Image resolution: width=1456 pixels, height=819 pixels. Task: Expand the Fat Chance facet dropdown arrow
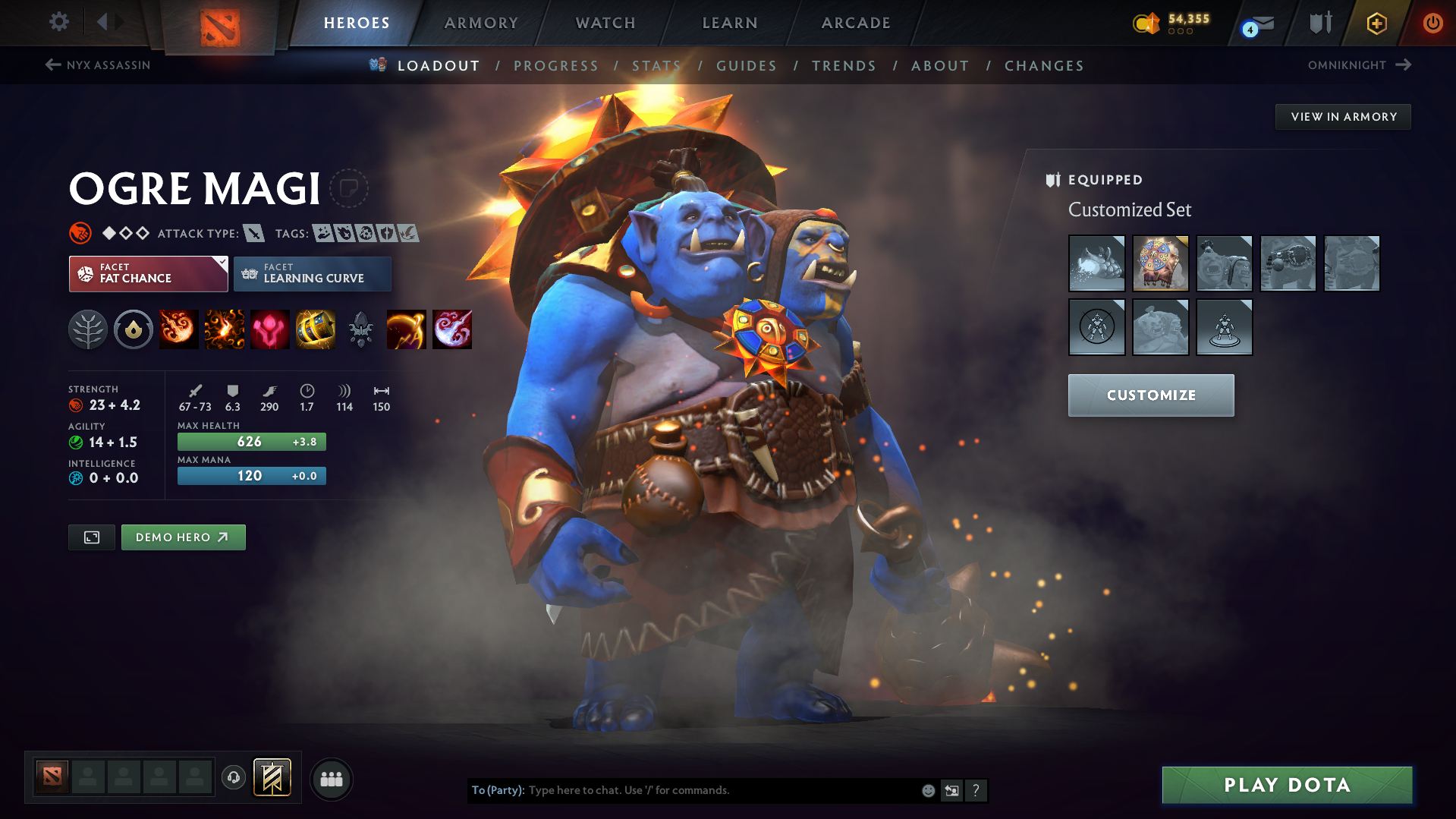pos(221,263)
